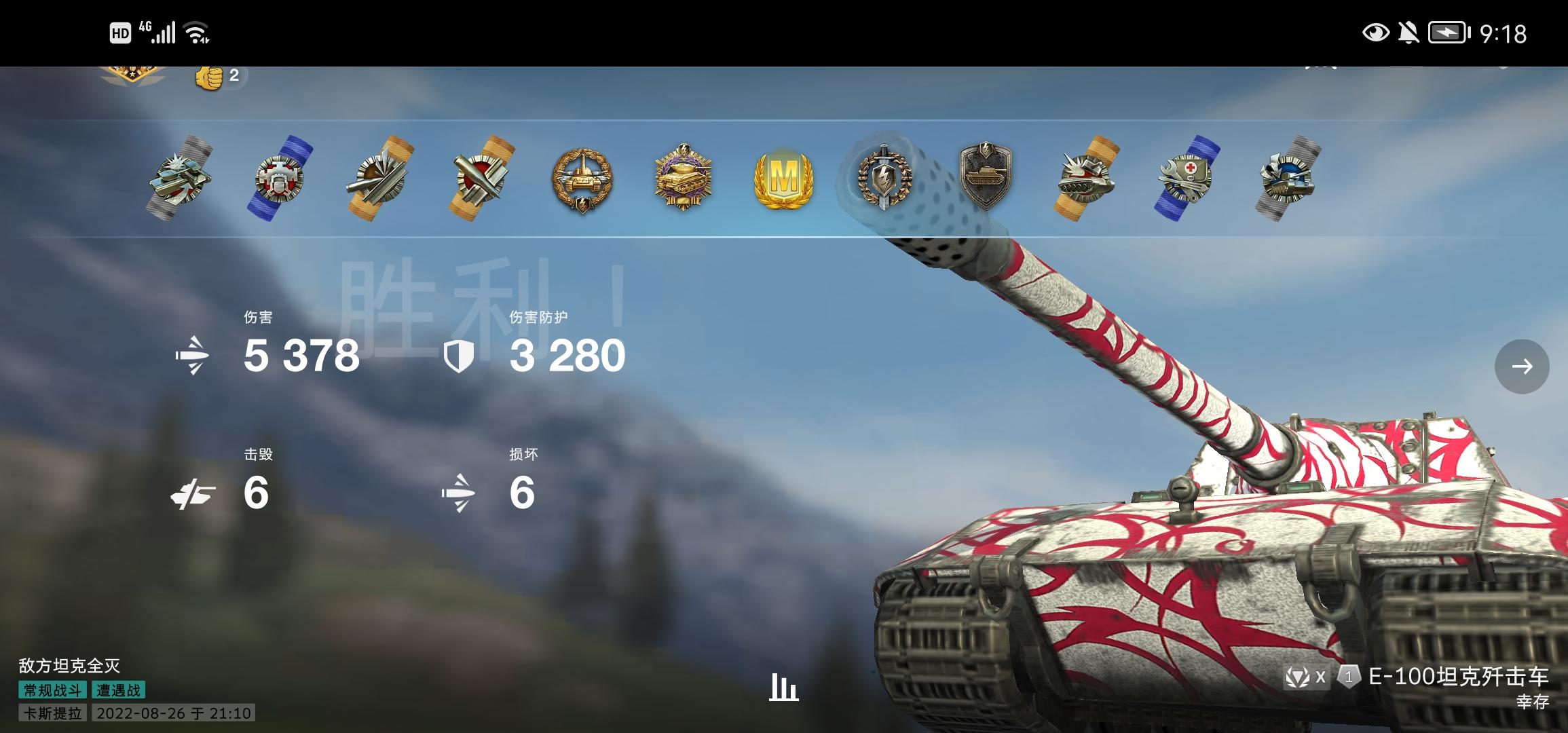
Task: Tap the battle date 2022-08-26 于 21:10
Action: tap(172, 714)
